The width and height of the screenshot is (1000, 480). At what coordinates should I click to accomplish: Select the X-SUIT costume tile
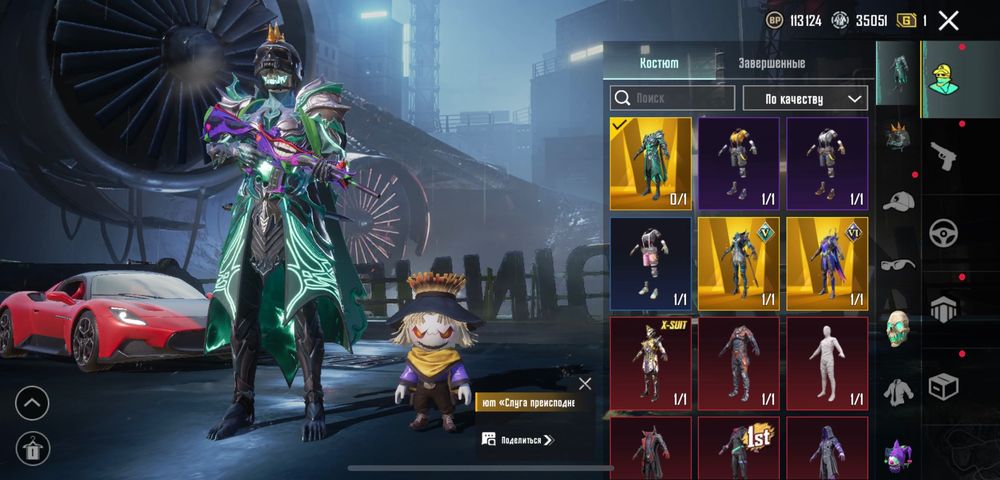651,363
